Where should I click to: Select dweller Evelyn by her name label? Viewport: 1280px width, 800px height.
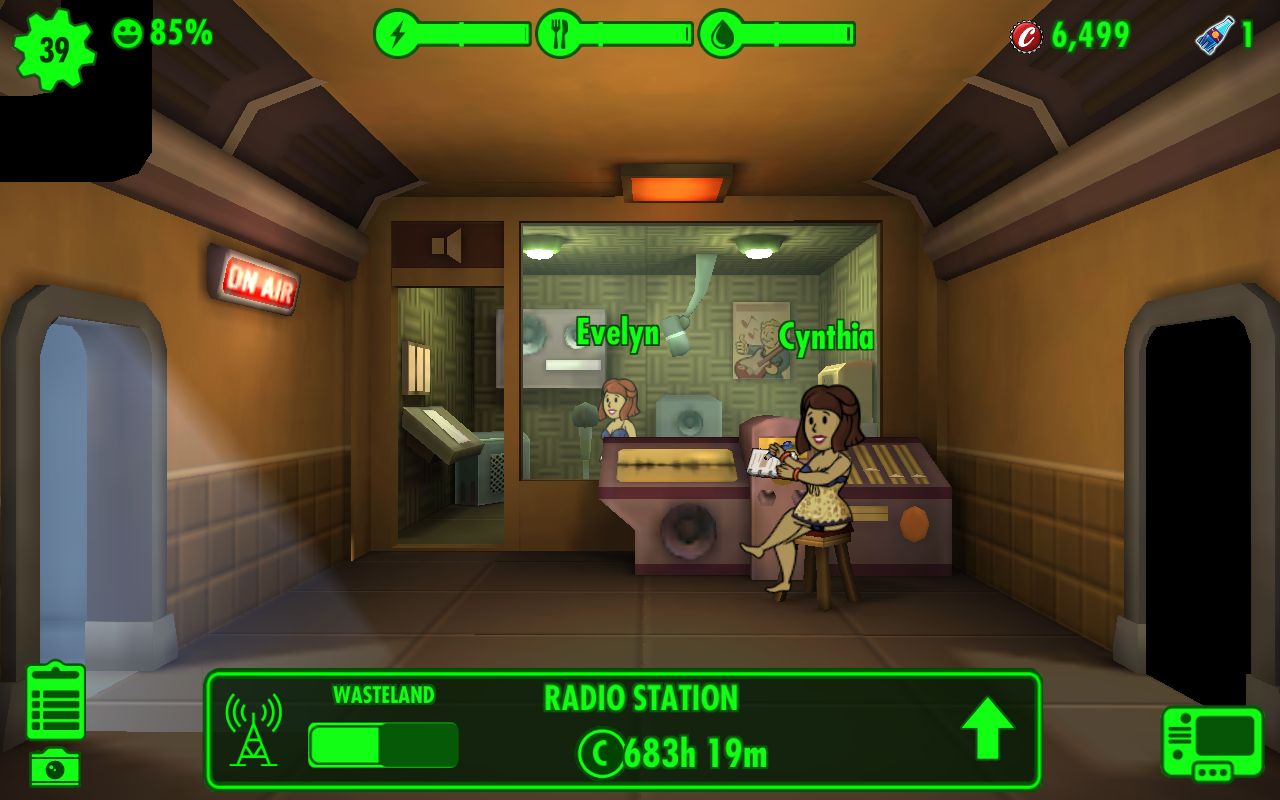(x=618, y=333)
